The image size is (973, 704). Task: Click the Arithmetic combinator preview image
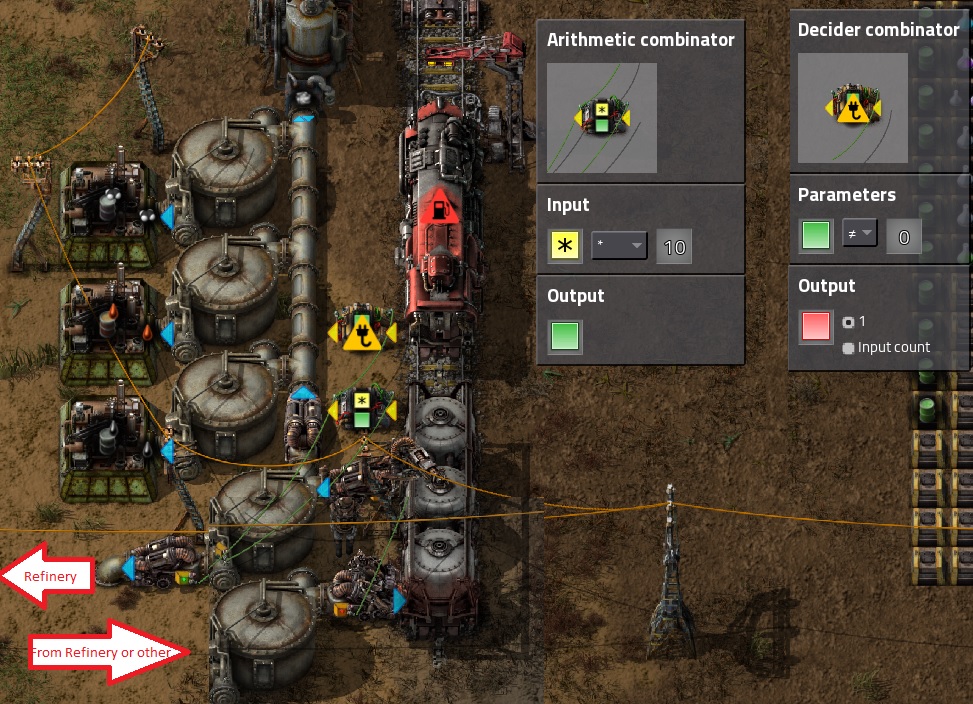coord(602,117)
